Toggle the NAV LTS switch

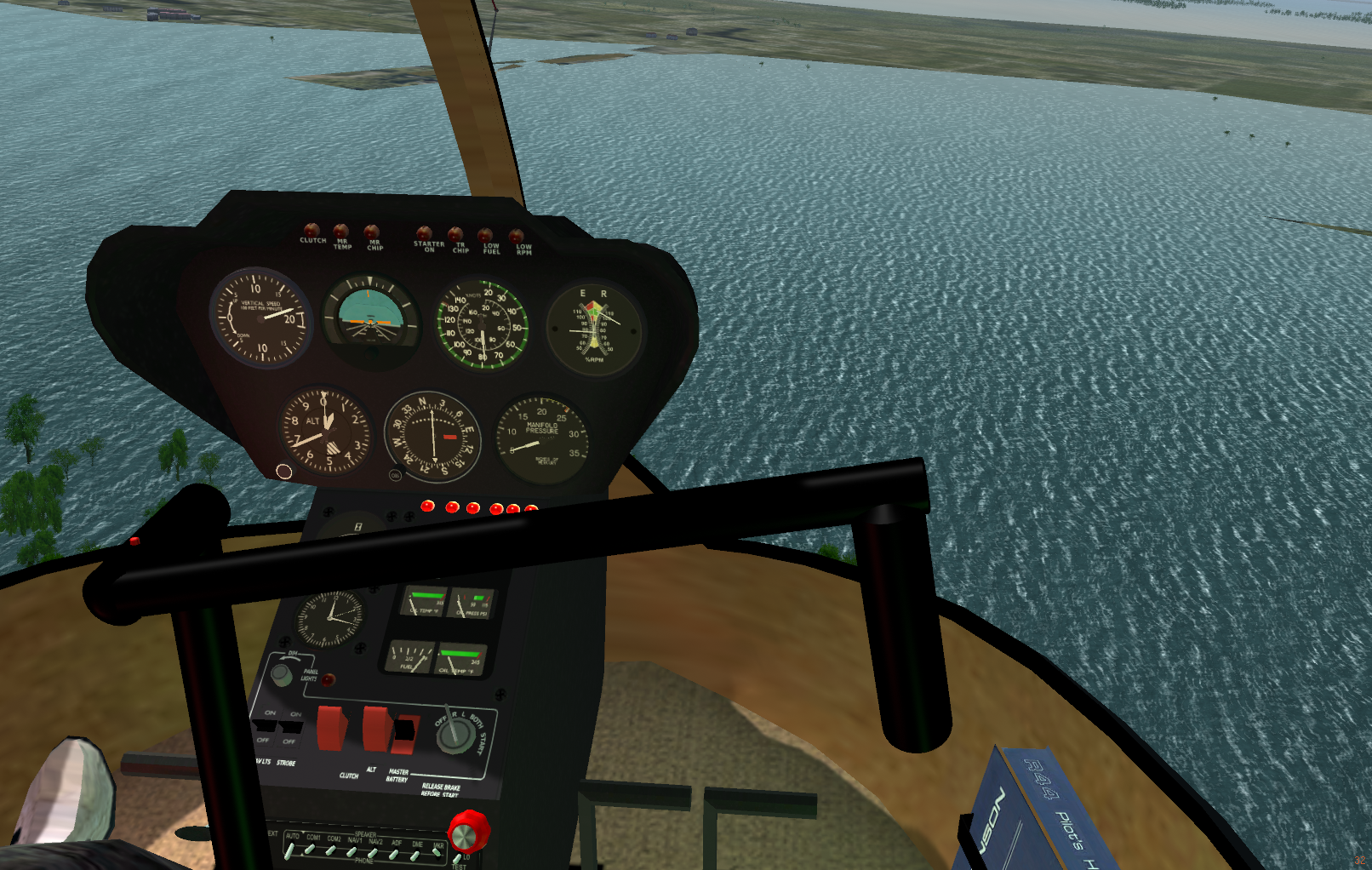[x=266, y=726]
